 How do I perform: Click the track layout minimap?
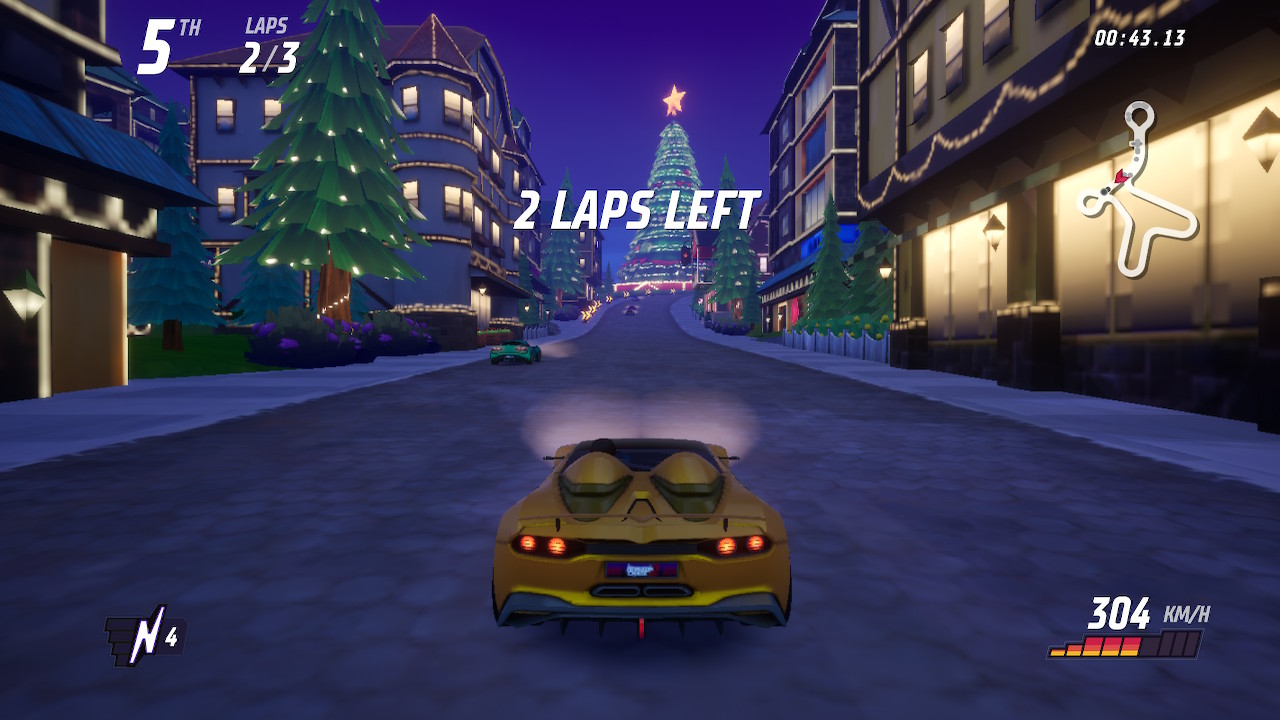coord(1138,192)
